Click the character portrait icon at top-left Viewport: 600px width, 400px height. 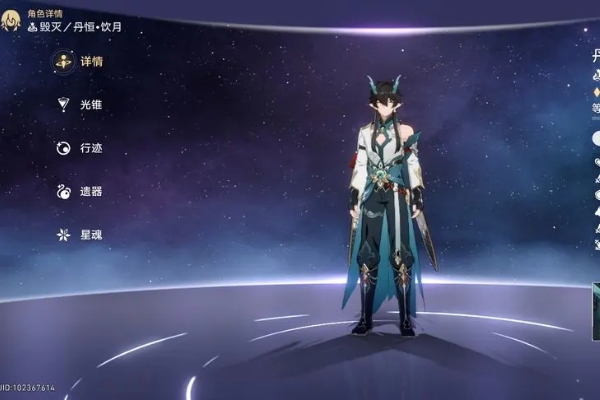click(10, 21)
